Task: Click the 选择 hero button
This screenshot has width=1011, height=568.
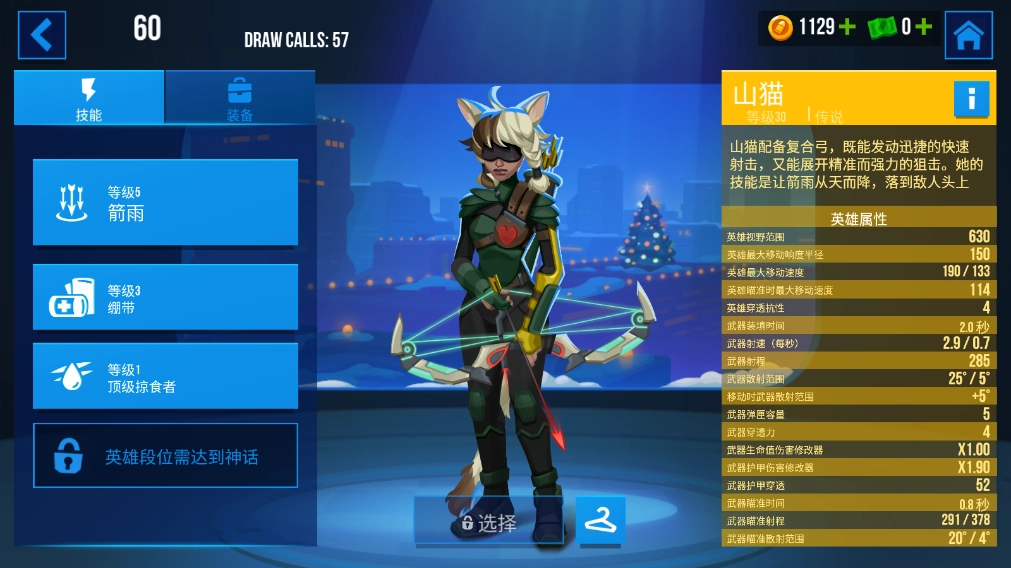Action: [489, 522]
